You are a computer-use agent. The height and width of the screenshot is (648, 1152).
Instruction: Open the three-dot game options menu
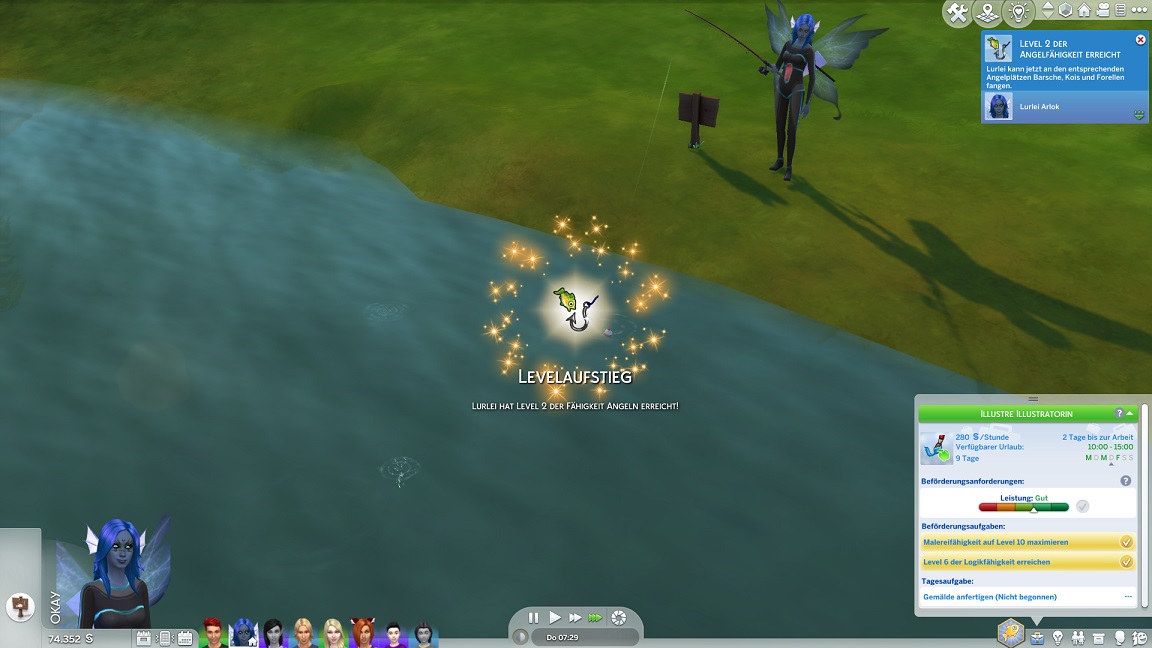coord(1137,10)
